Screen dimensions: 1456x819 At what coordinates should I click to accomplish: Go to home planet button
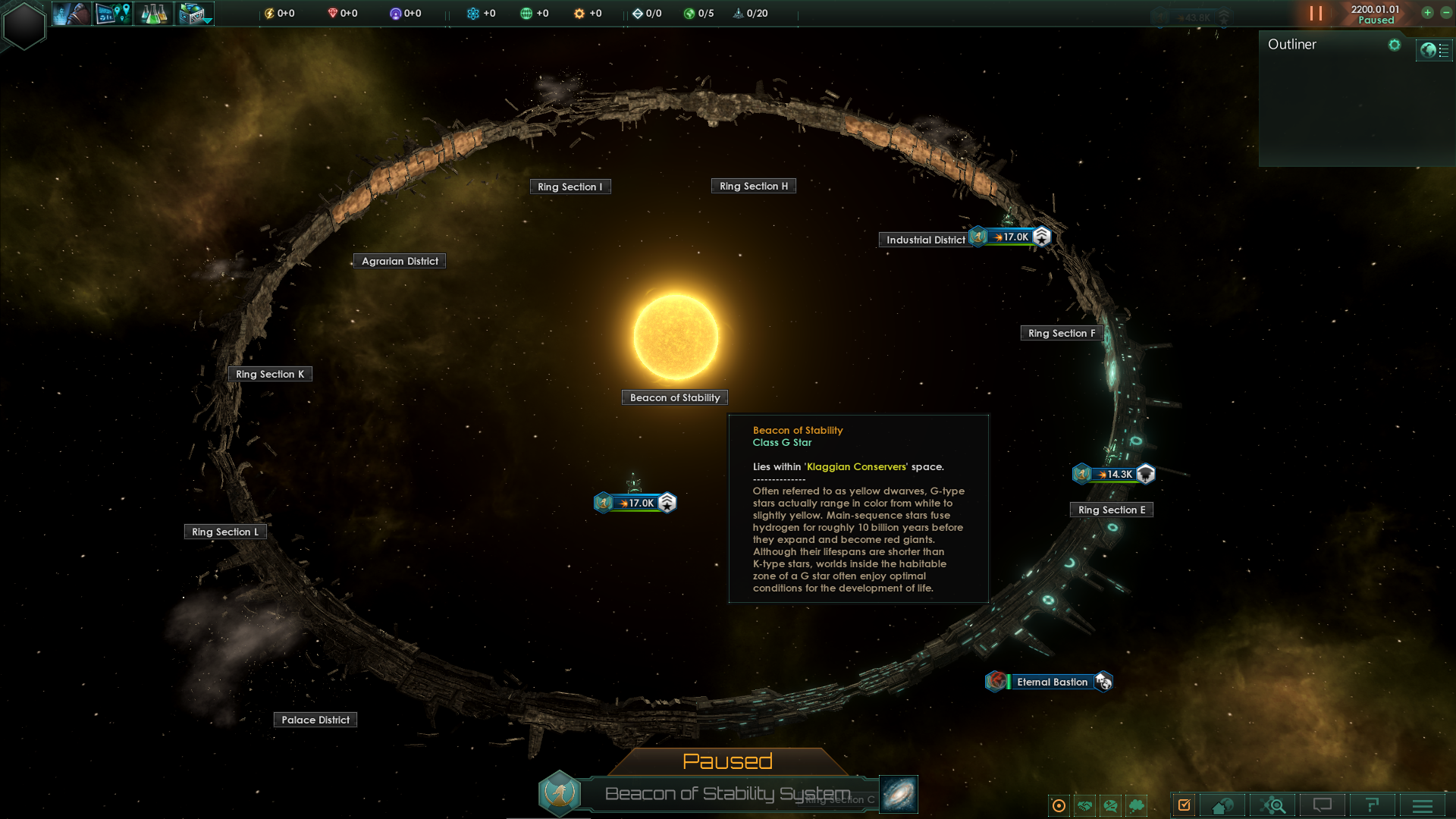1222,805
